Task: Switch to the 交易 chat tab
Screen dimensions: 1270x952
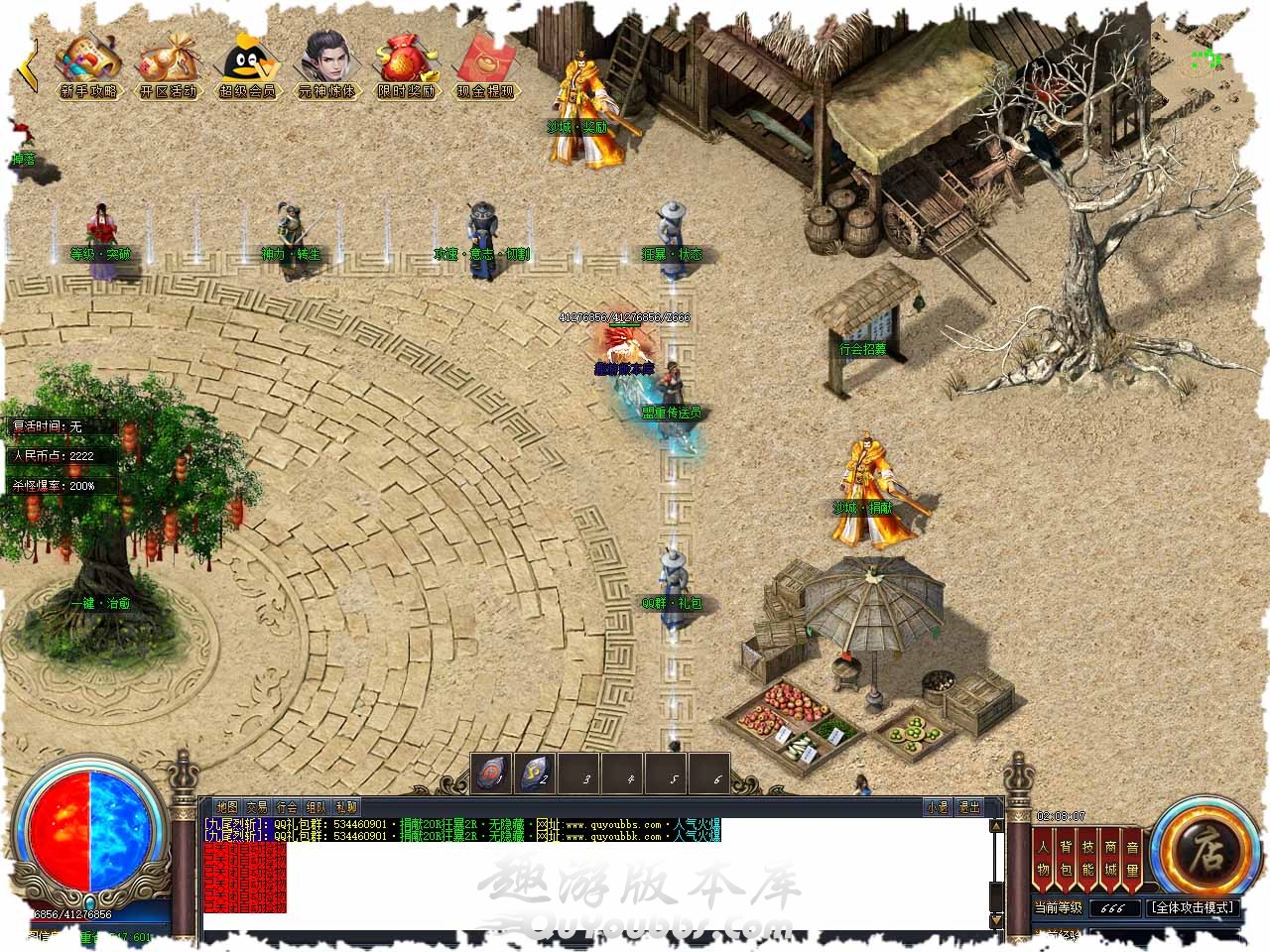Action: pyautogui.click(x=257, y=807)
